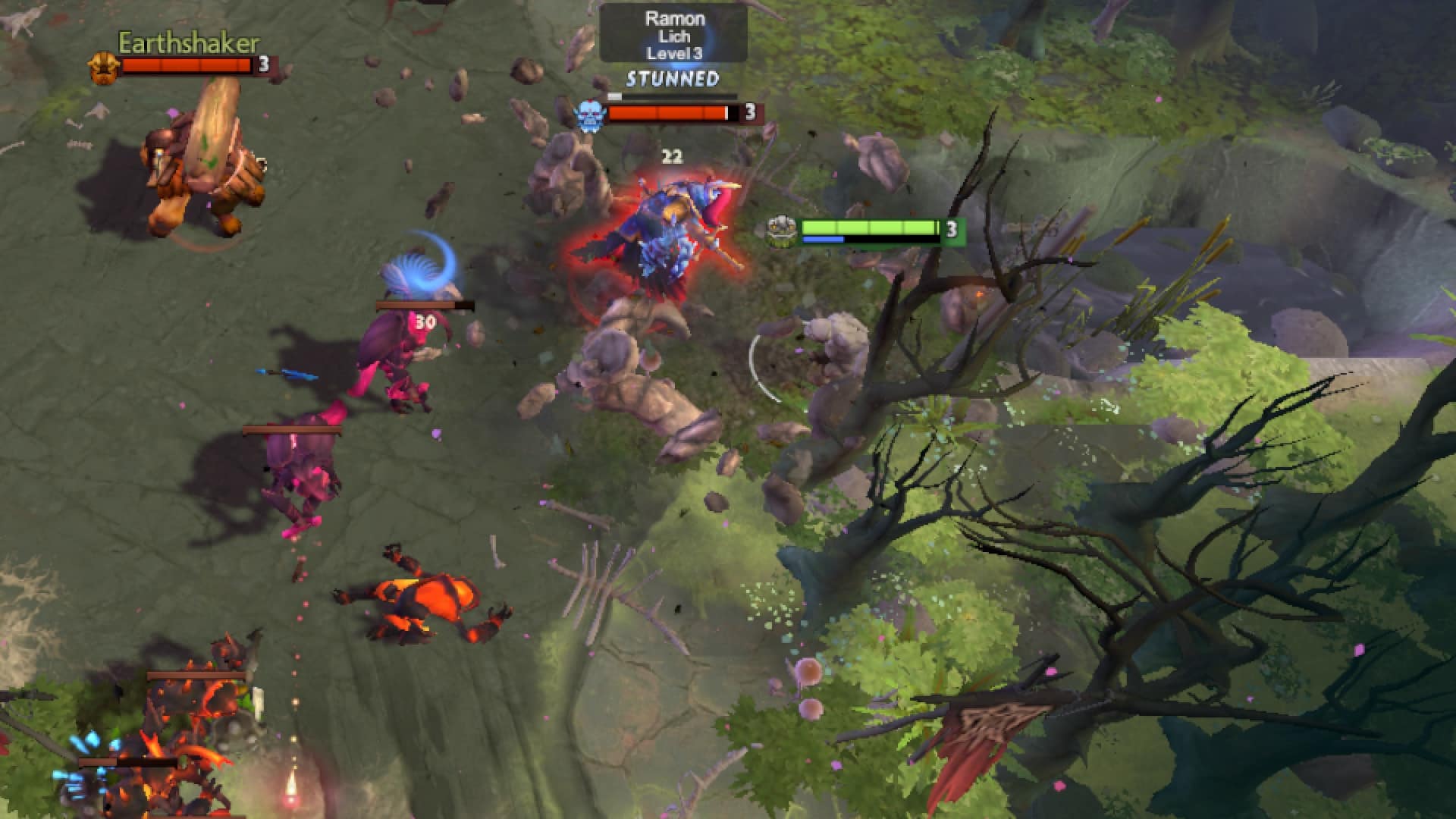Screen dimensions: 1456x819
Task: Click the 30 damage number near the pink creep
Action: click(425, 322)
